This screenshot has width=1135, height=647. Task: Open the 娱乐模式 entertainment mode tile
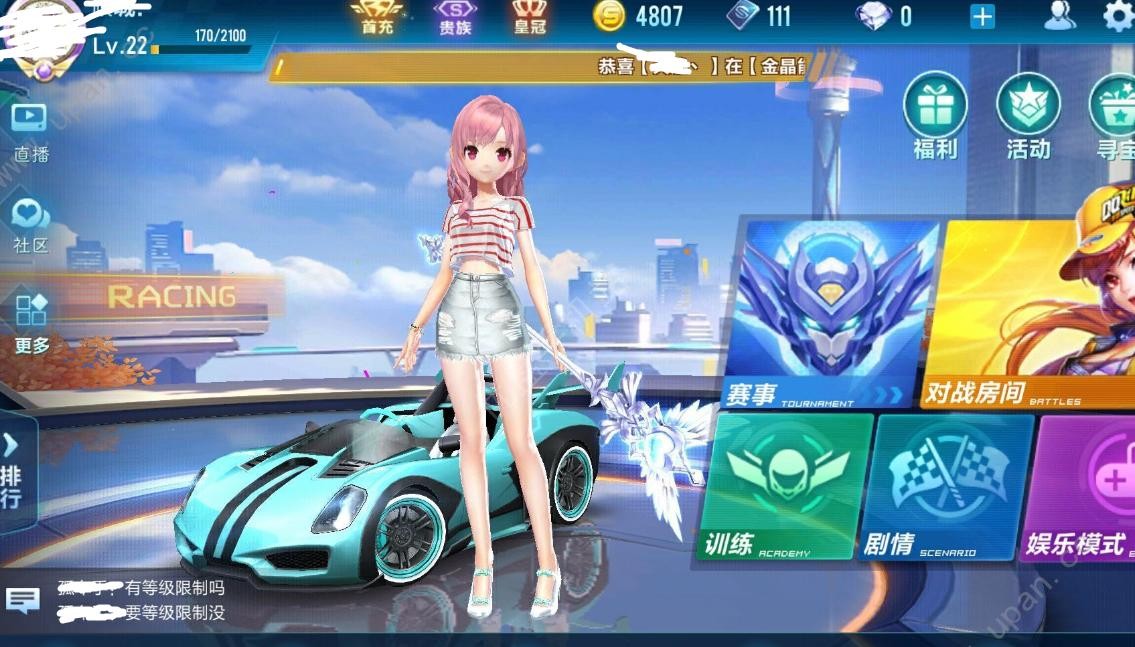(1083, 487)
